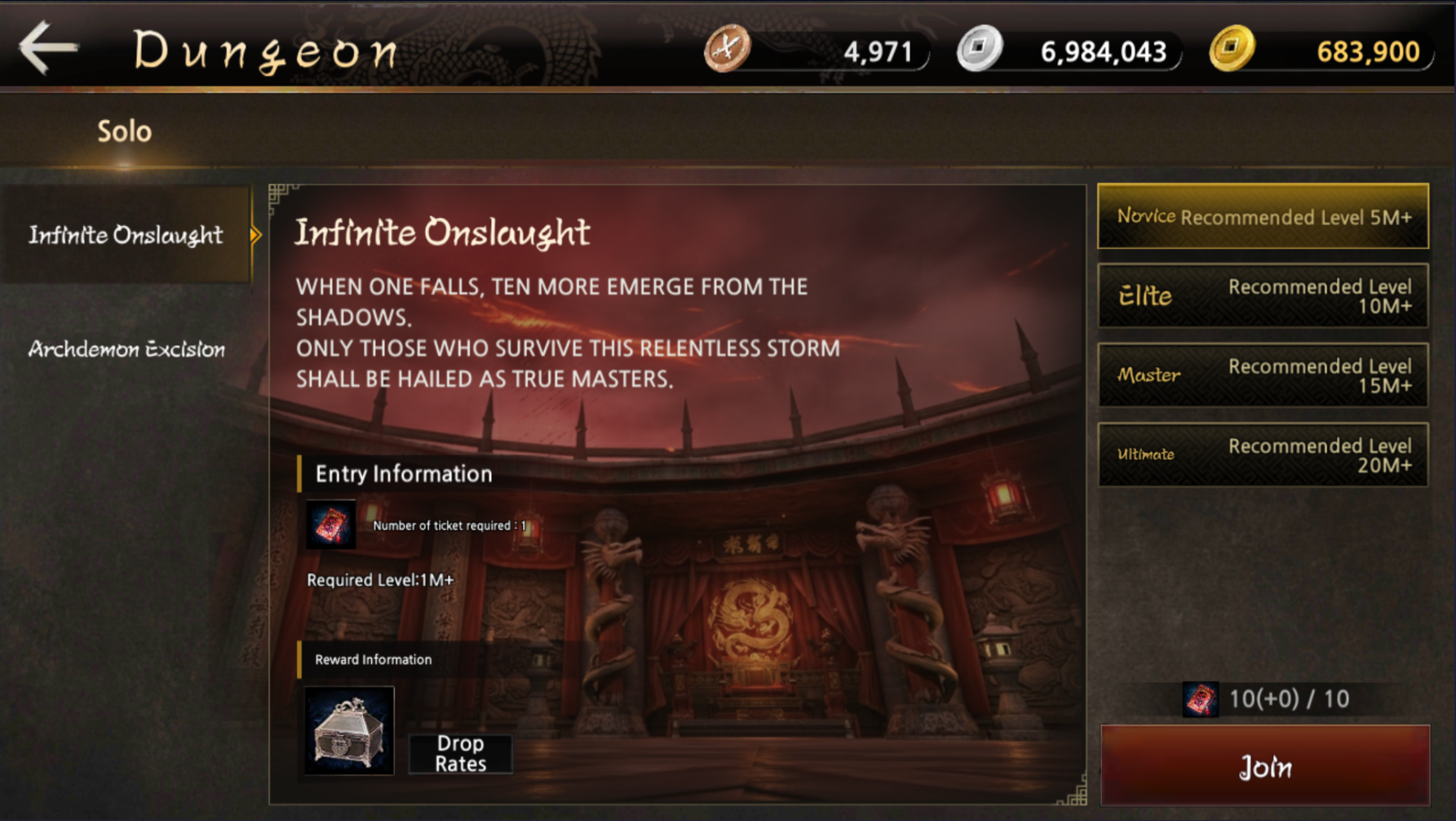Tap the entry ticket icon
Viewport: 1456px width, 821px height.
[x=330, y=524]
